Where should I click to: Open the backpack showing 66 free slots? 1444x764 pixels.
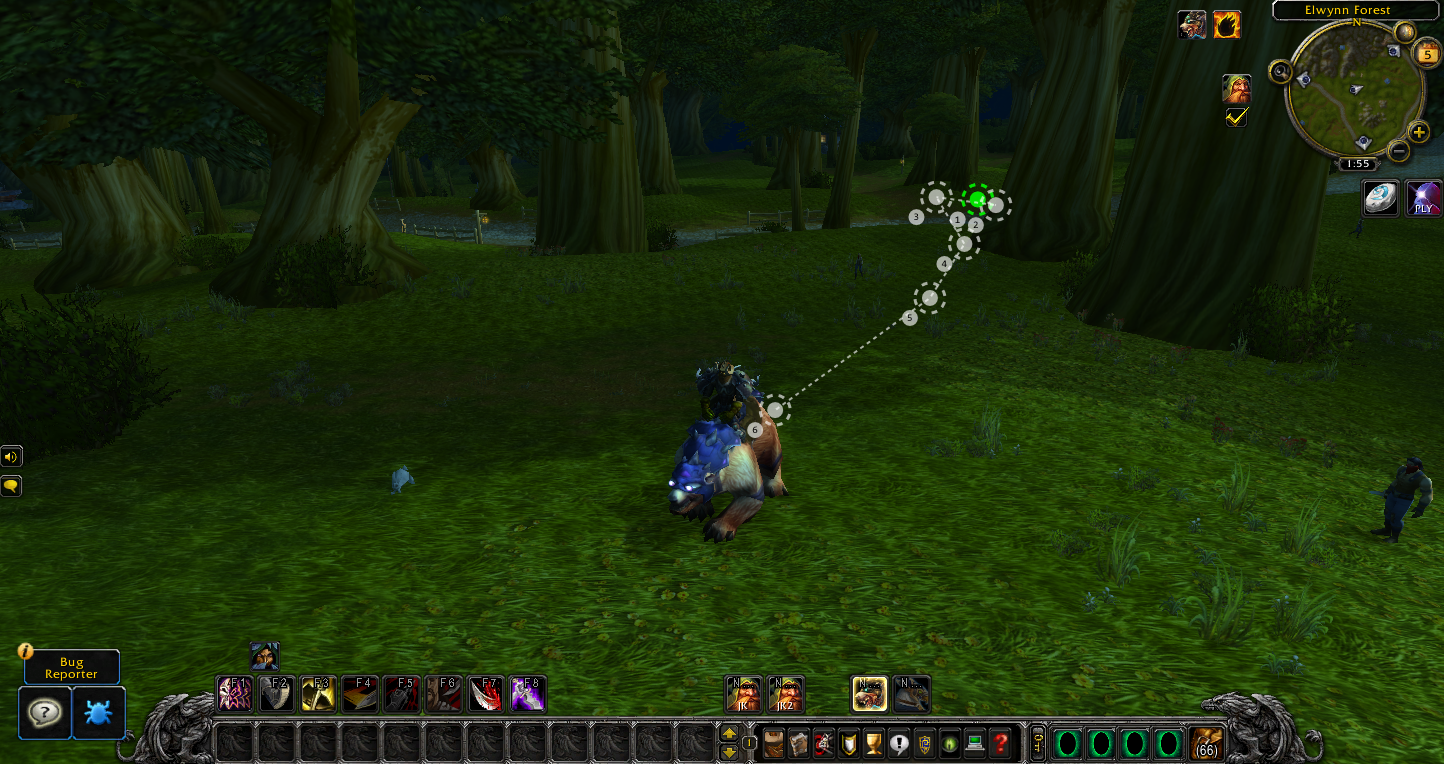pyautogui.click(x=1207, y=743)
